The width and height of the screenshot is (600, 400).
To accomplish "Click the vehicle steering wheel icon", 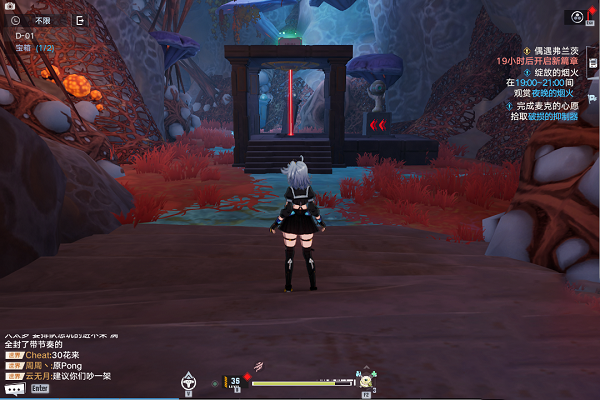I will click(x=187, y=380).
